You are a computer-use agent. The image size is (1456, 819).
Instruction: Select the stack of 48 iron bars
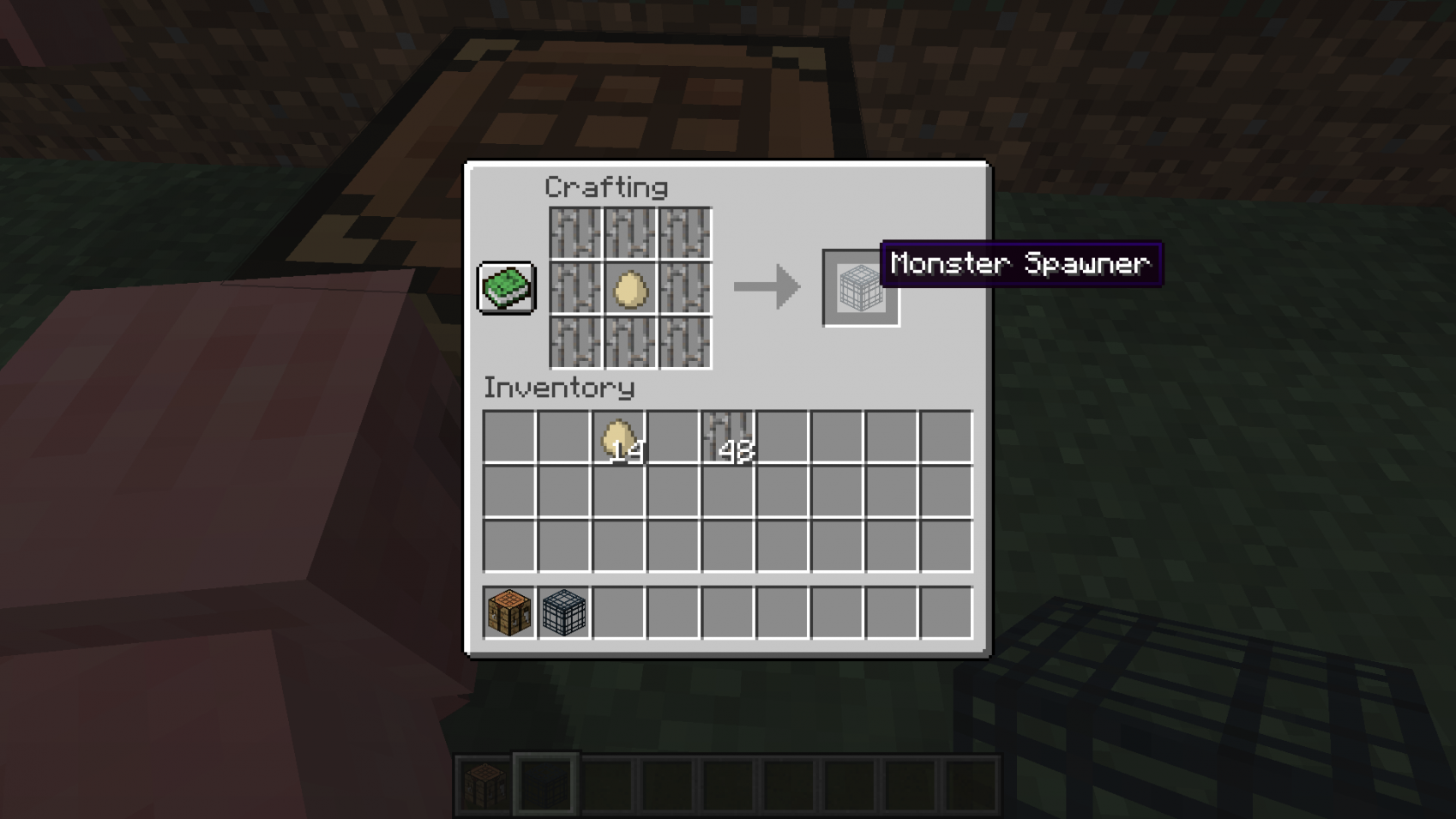point(730,436)
